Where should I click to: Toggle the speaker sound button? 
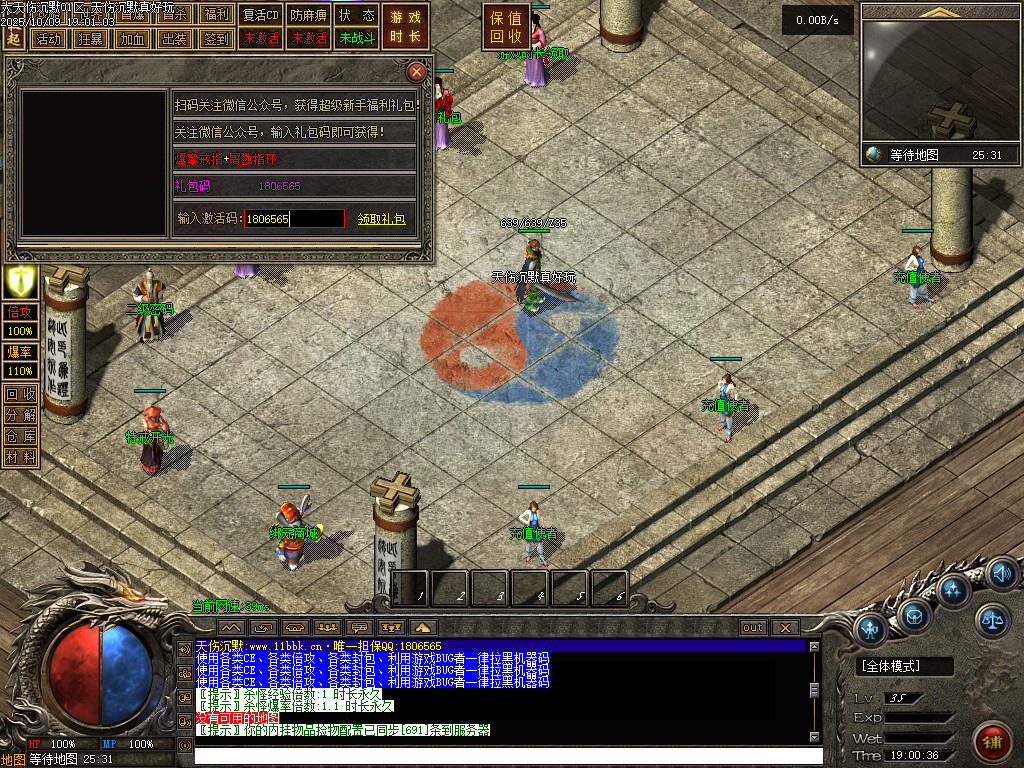[x=1001, y=574]
